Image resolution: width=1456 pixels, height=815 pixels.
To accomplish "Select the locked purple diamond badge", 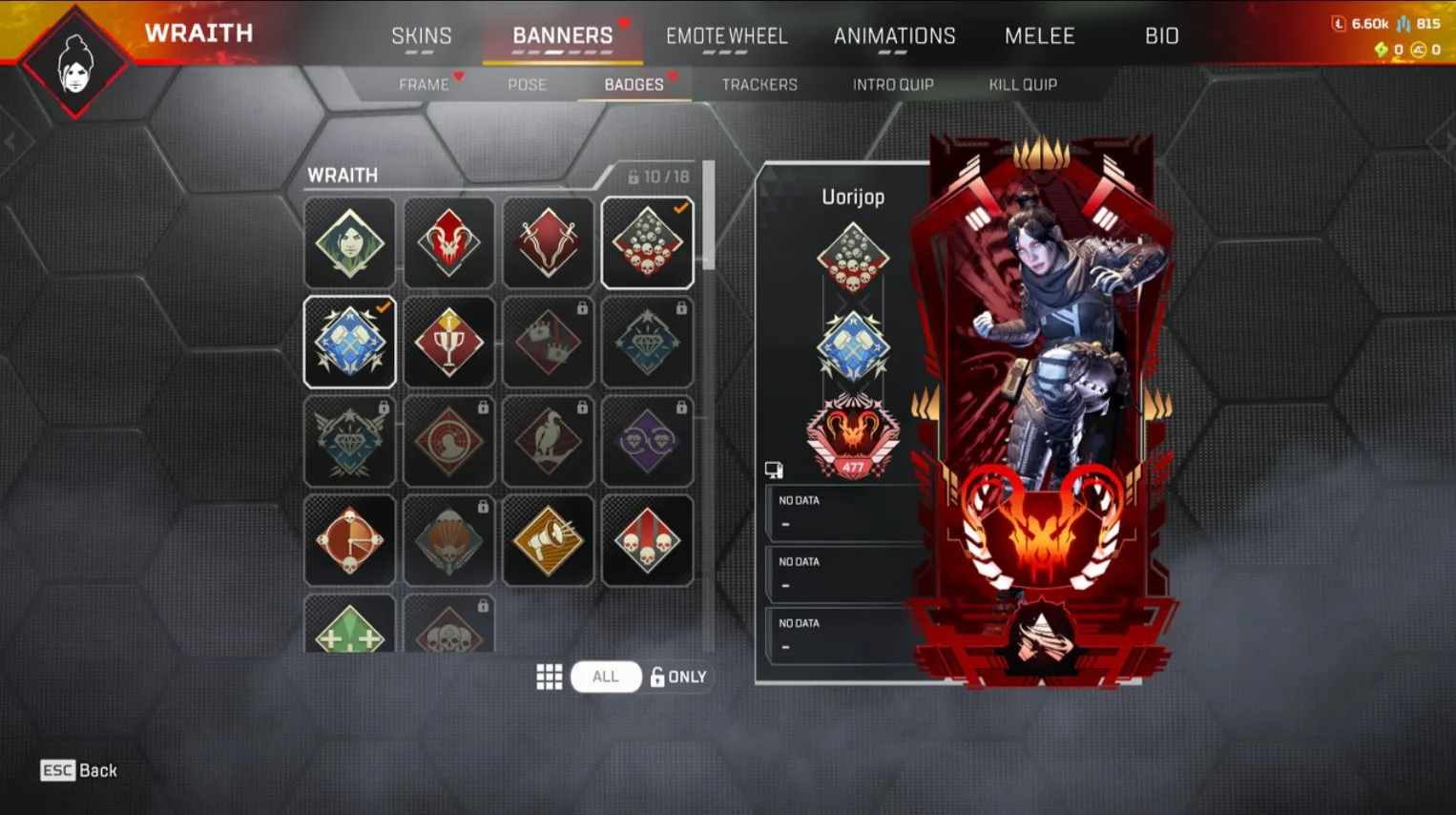I will tap(647, 441).
